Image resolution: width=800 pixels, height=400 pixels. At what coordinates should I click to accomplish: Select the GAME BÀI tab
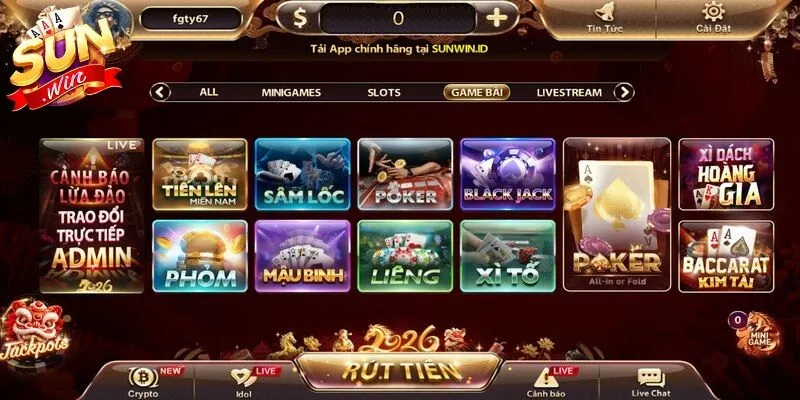coord(476,92)
